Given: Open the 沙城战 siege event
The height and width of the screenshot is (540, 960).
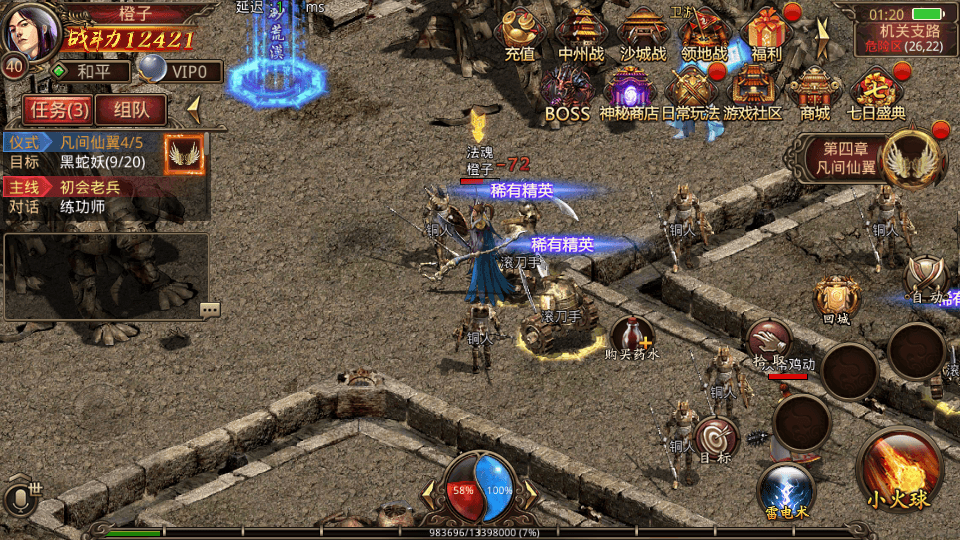Looking at the screenshot, I should point(642,35).
